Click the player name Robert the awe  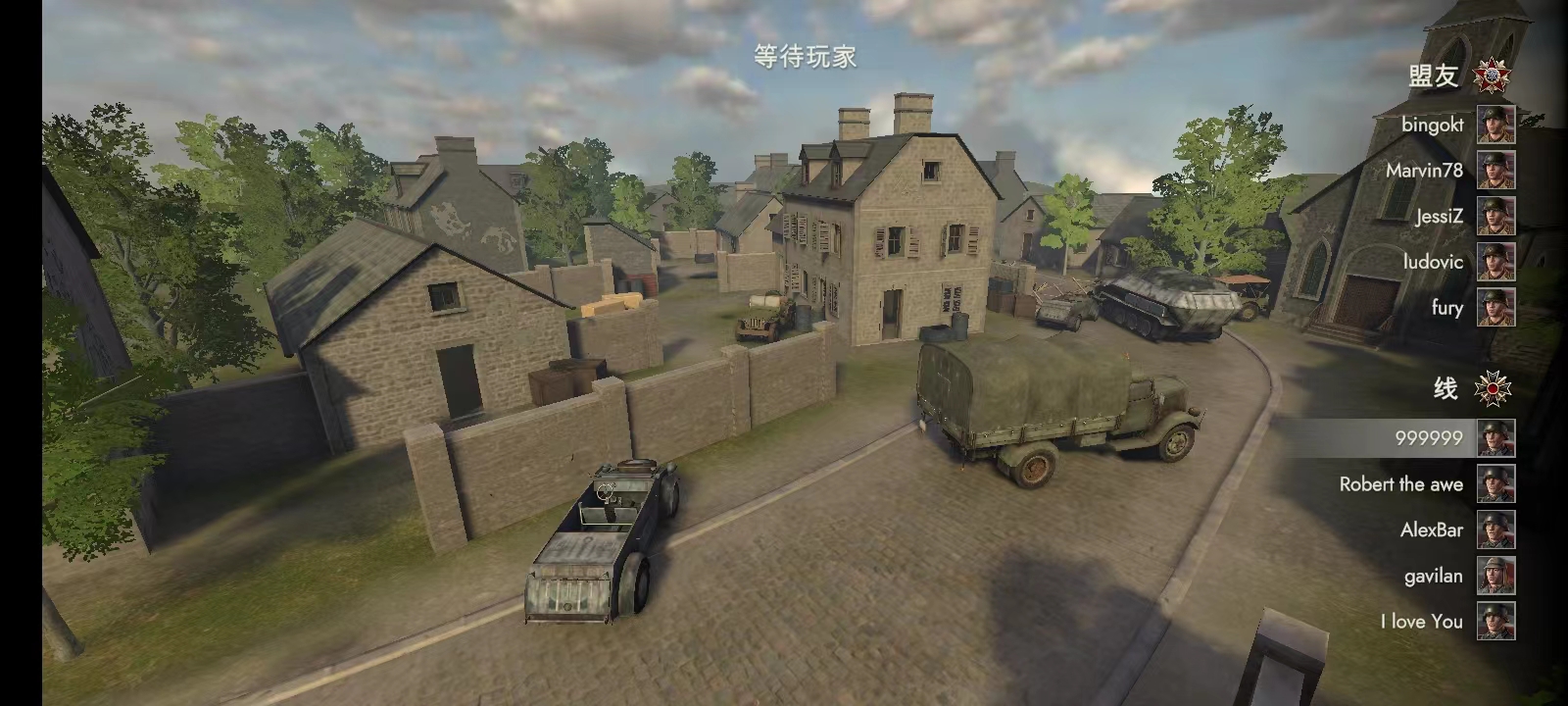pos(1401,483)
